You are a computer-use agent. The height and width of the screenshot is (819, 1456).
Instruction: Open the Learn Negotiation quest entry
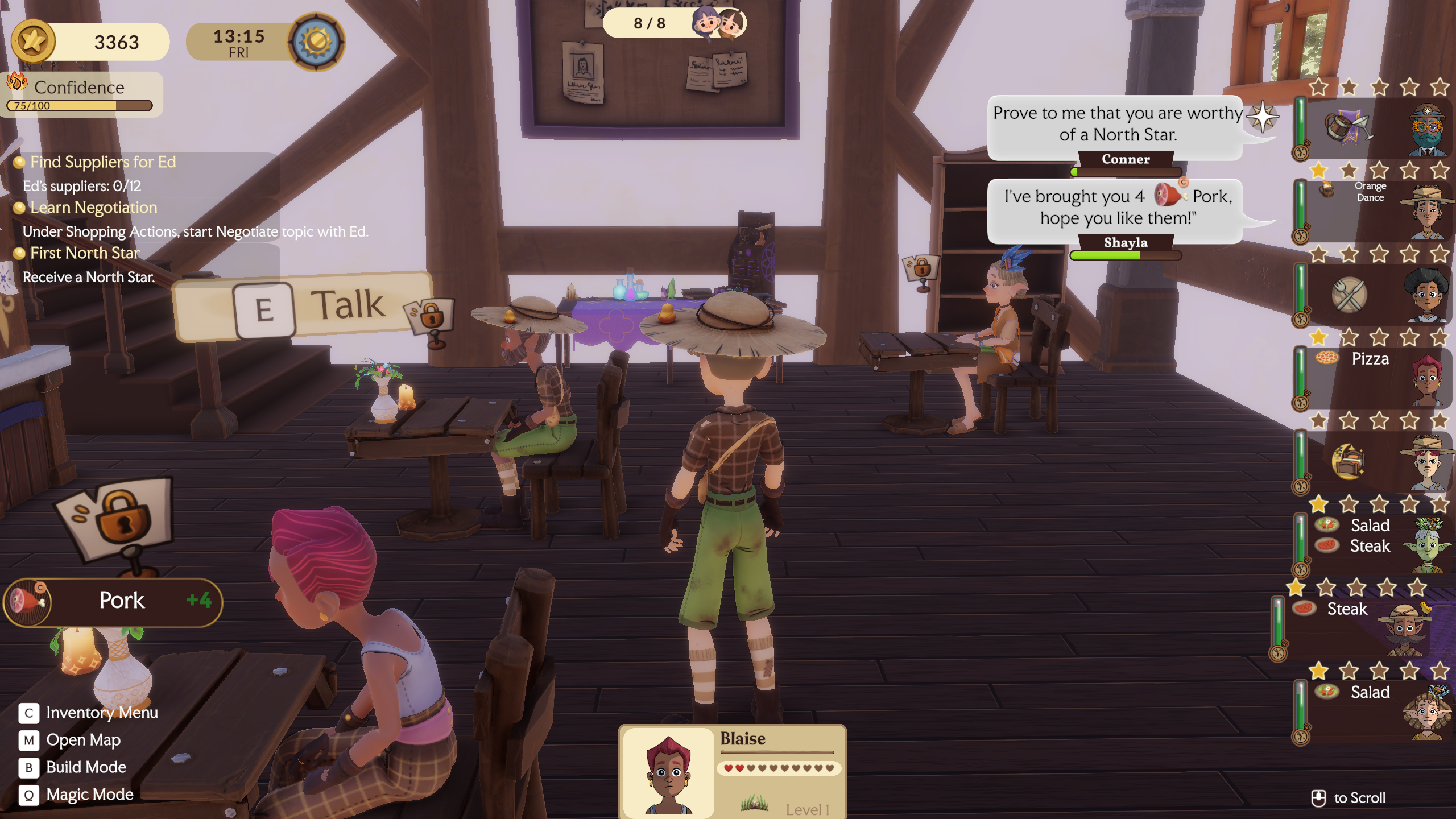coord(93,208)
